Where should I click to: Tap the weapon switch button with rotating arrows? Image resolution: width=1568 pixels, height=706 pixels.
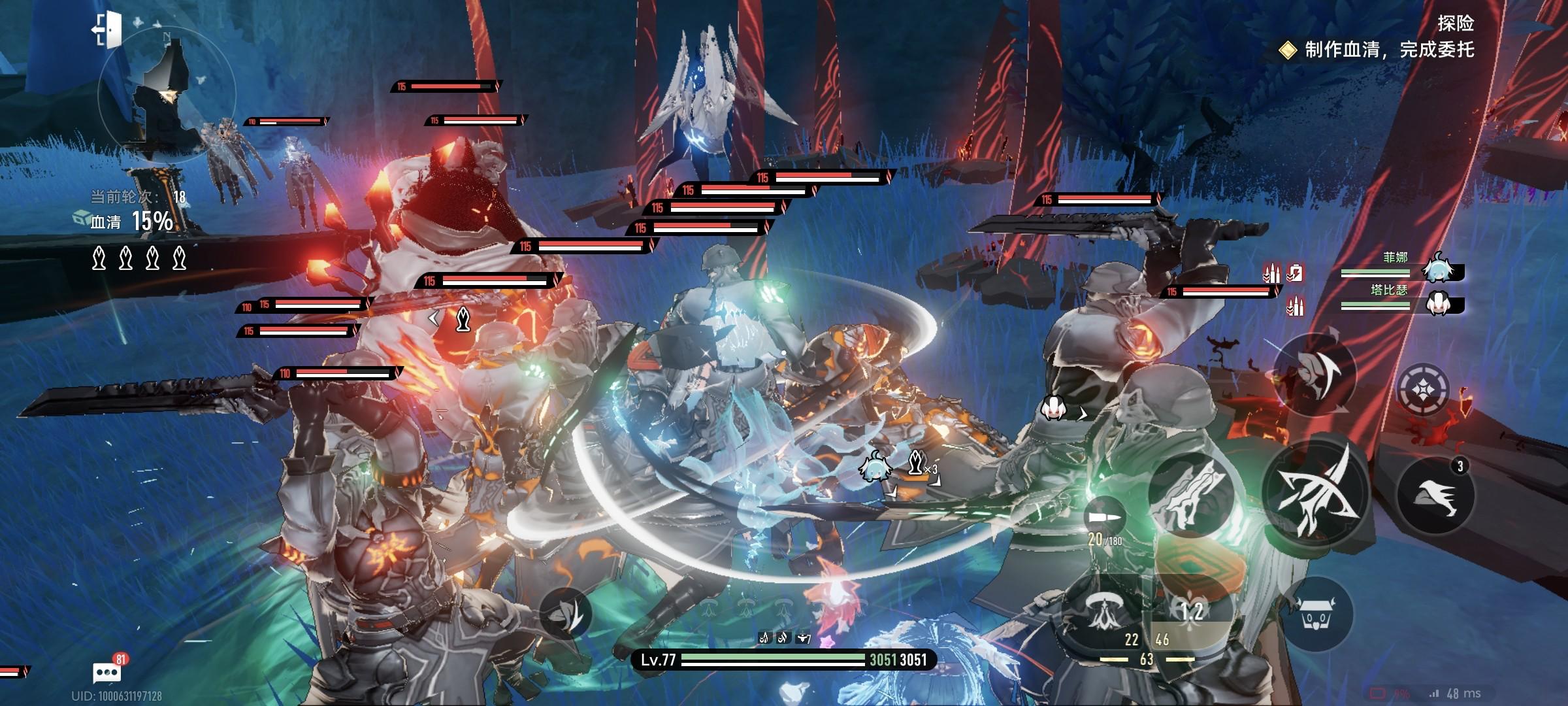[x=1314, y=374]
